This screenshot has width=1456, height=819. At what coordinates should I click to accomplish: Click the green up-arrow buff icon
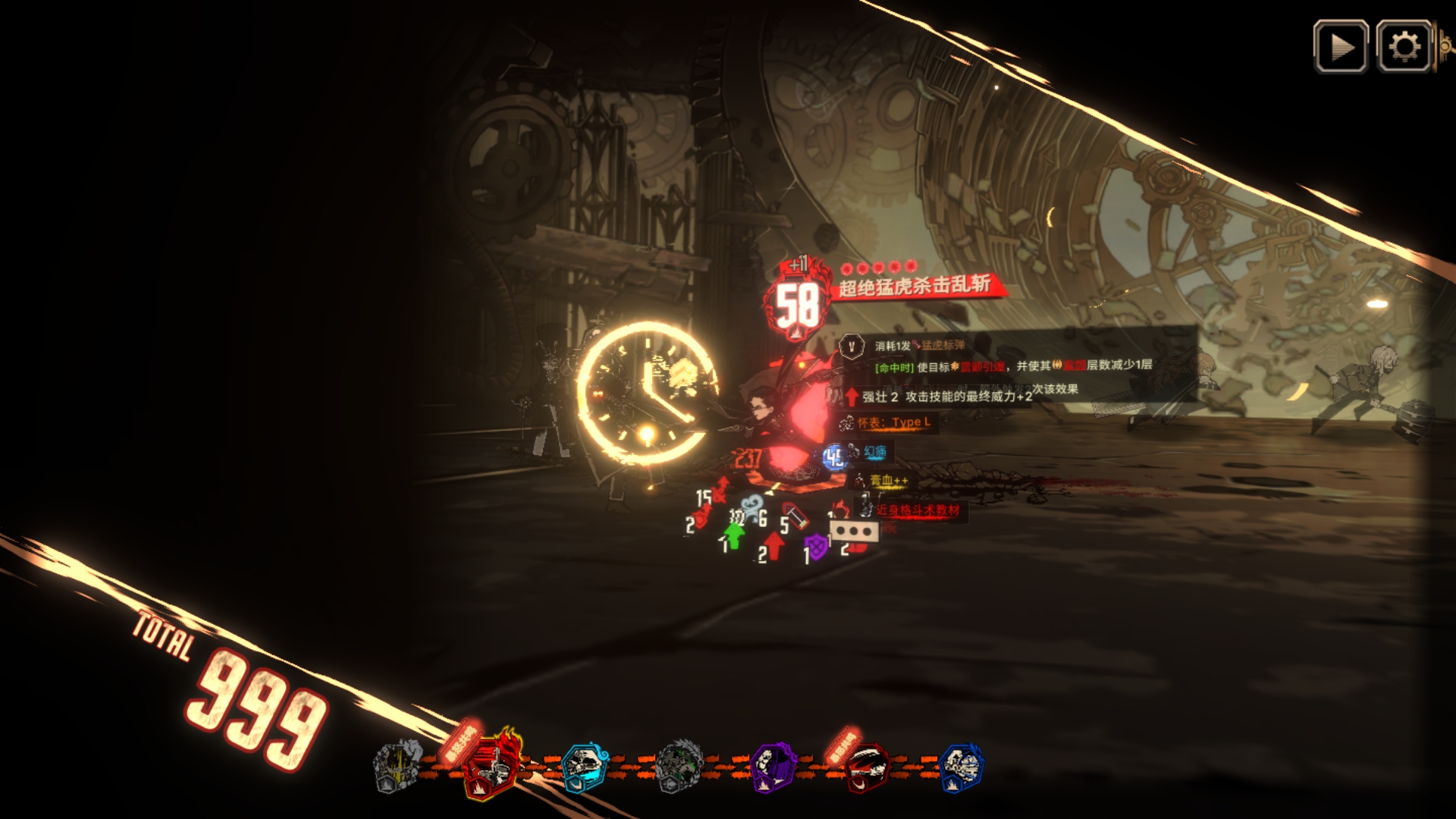coord(733,535)
